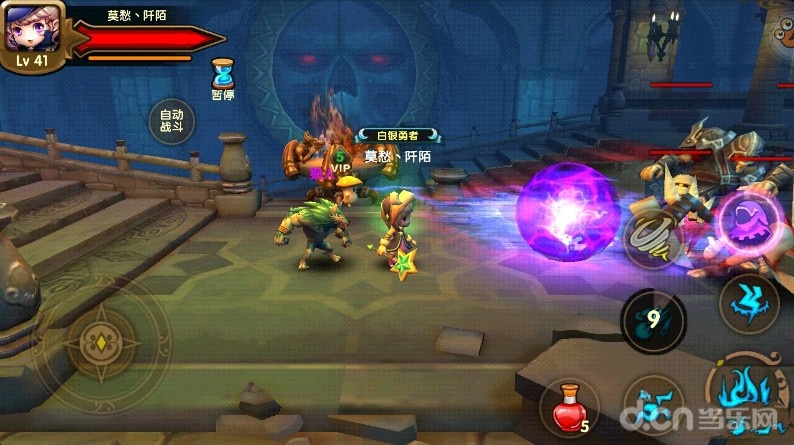Toggle the auto-battle button
The height and width of the screenshot is (445, 794).
[171, 122]
